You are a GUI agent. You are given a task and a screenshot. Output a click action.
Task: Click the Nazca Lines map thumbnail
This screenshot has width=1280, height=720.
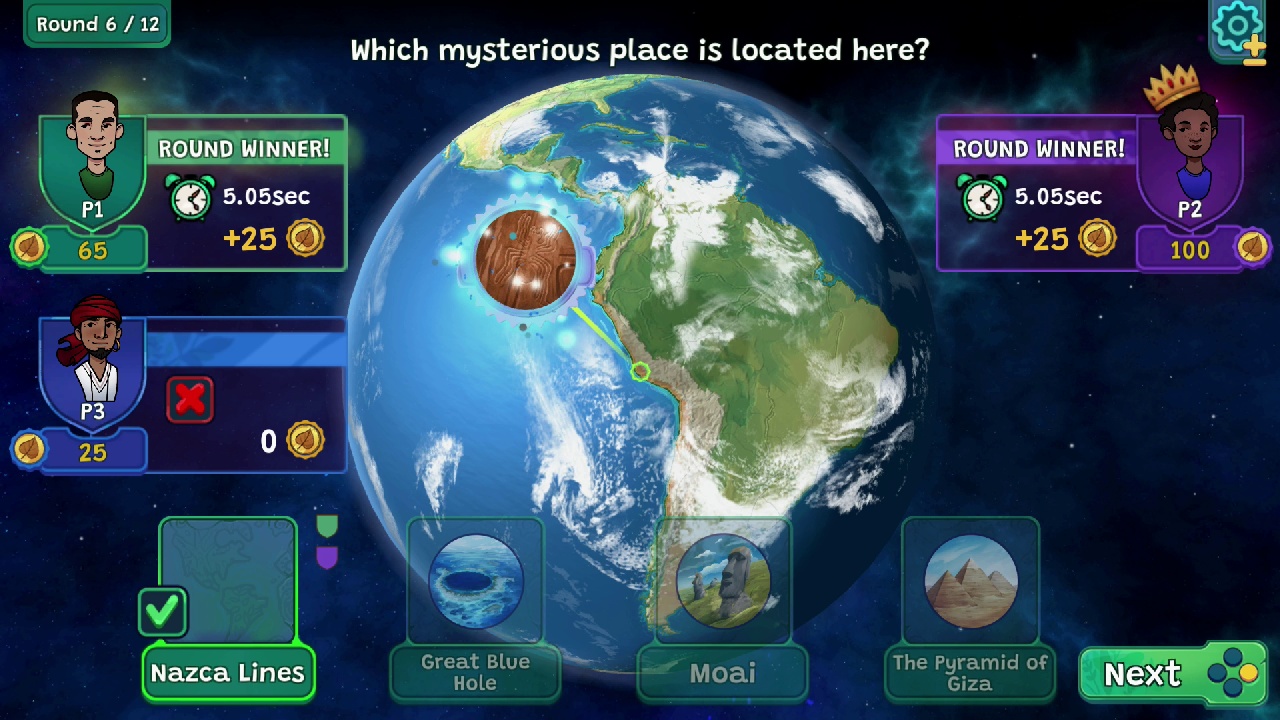pos(227,578)
